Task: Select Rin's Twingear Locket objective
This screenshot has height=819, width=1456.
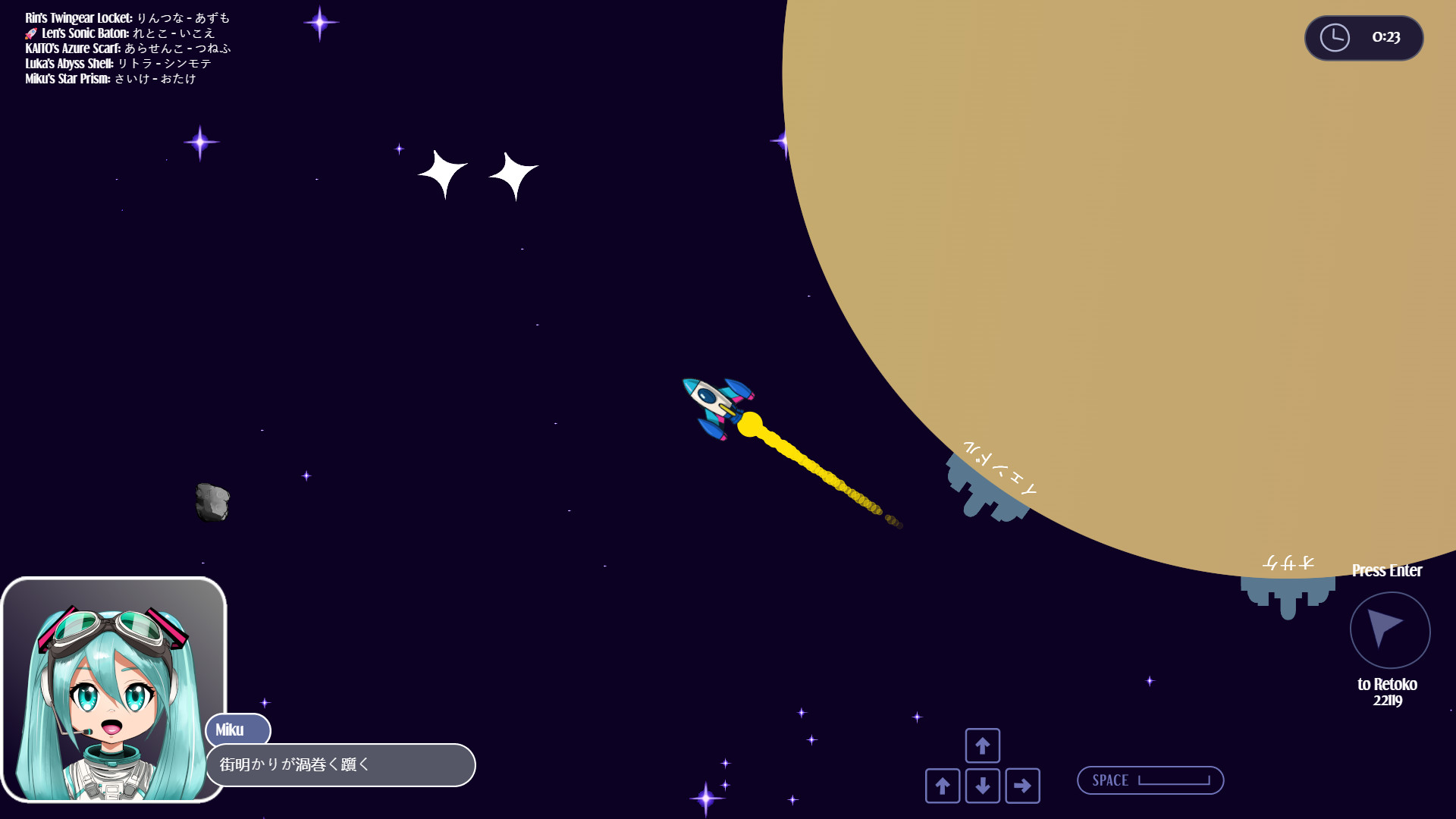Action: [127, 18]
